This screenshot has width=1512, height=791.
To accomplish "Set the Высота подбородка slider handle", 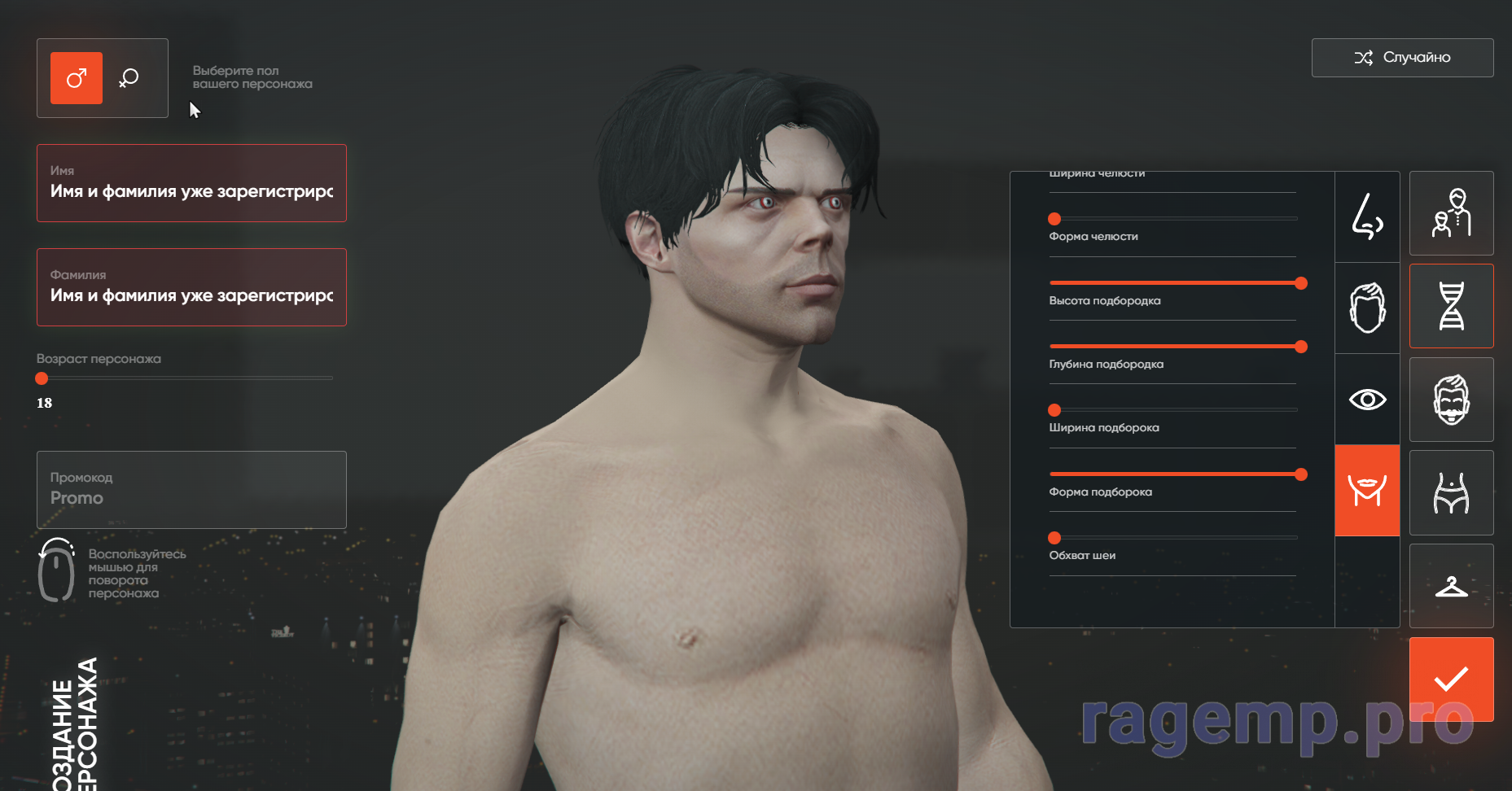I will pos(1301,283).
